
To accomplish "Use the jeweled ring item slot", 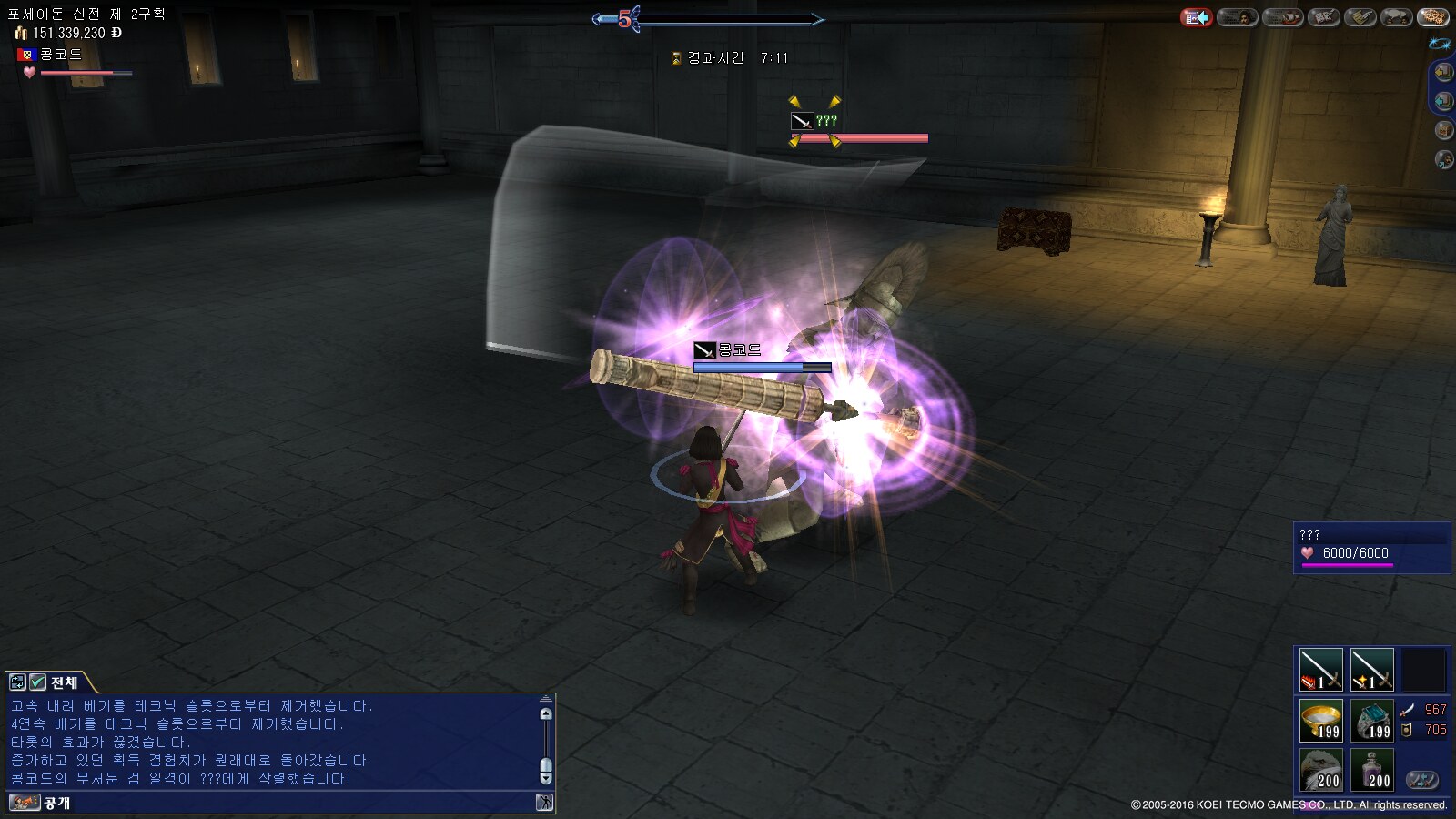I will click(x=1371, y=721).
